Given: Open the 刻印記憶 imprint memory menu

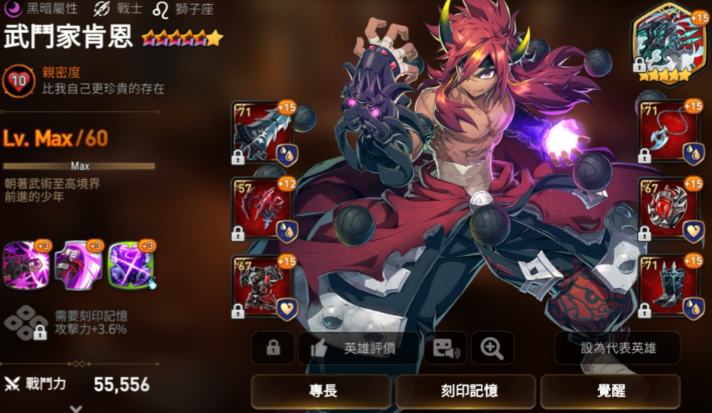Looking at the screenshot, I should point(465,391).
